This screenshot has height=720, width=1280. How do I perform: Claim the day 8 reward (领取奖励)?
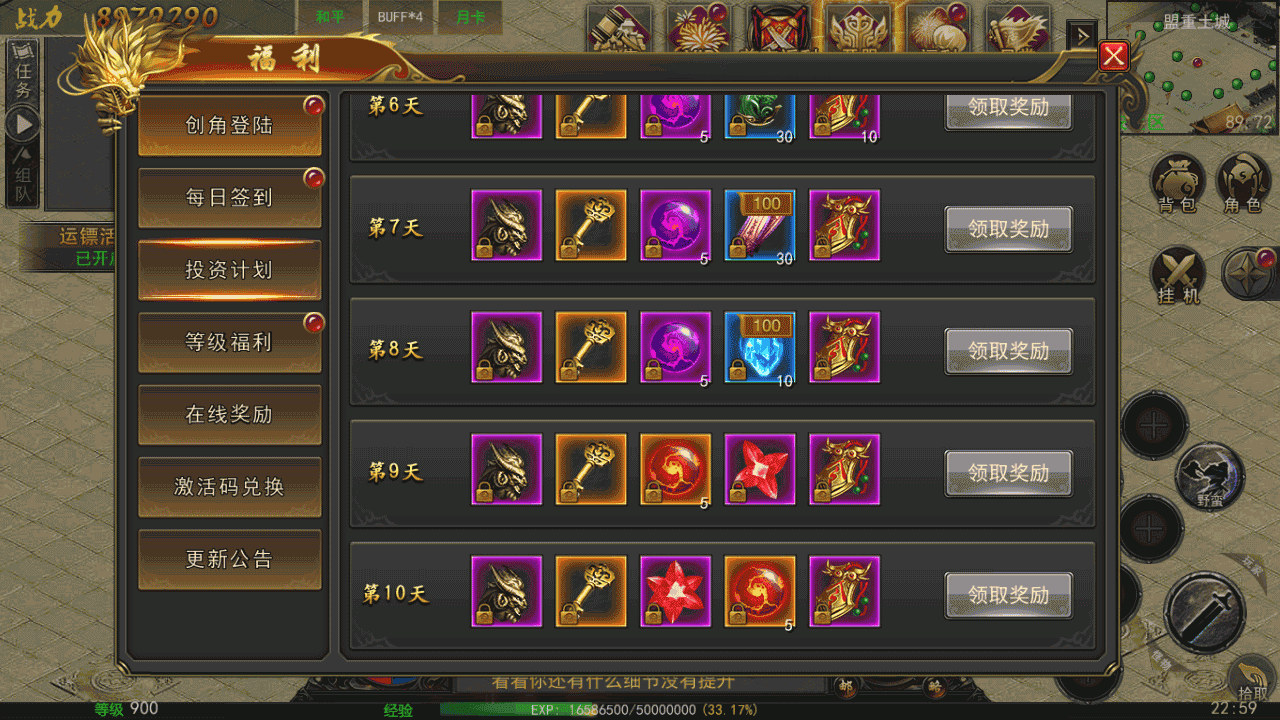click(1008, 351)
